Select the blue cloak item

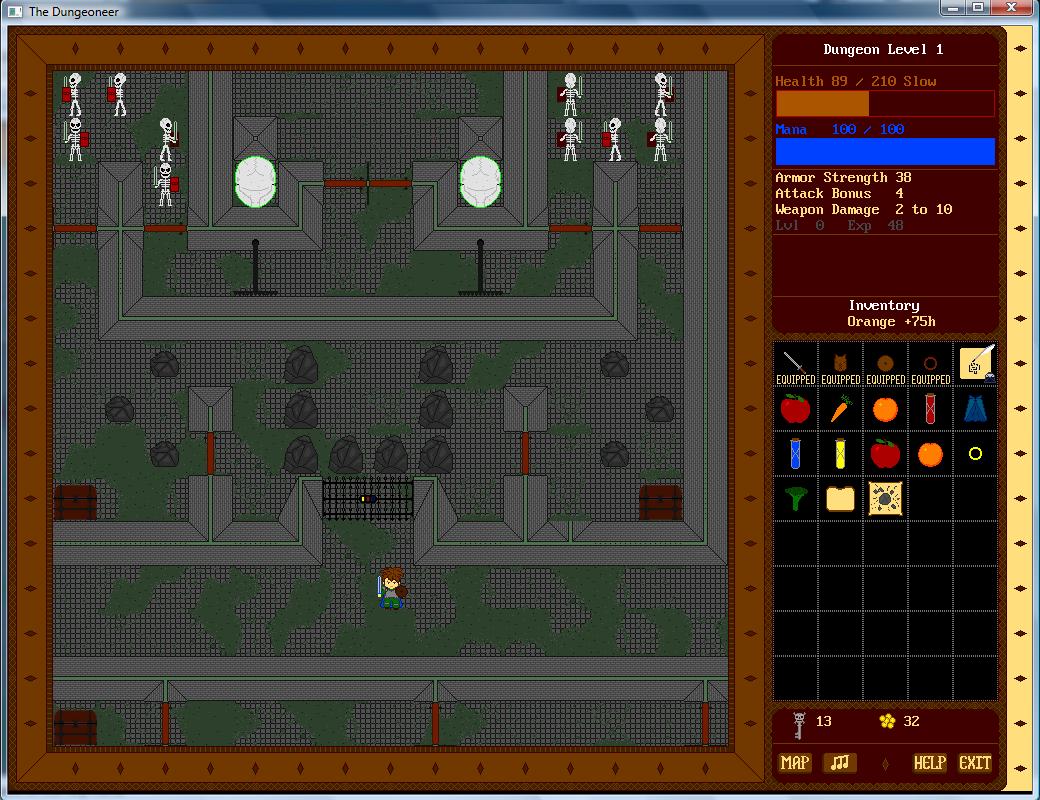[976, 409]
